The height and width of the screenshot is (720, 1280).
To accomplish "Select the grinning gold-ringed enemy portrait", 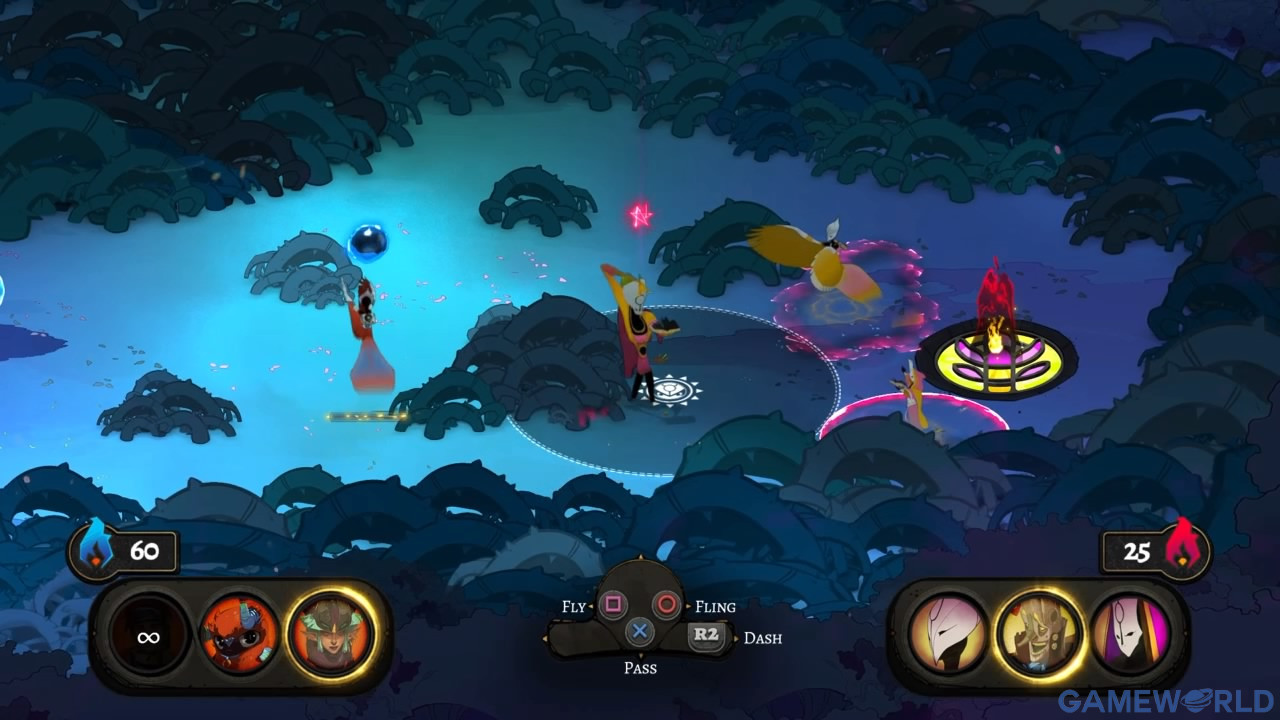I will [x=1038, y=634].
